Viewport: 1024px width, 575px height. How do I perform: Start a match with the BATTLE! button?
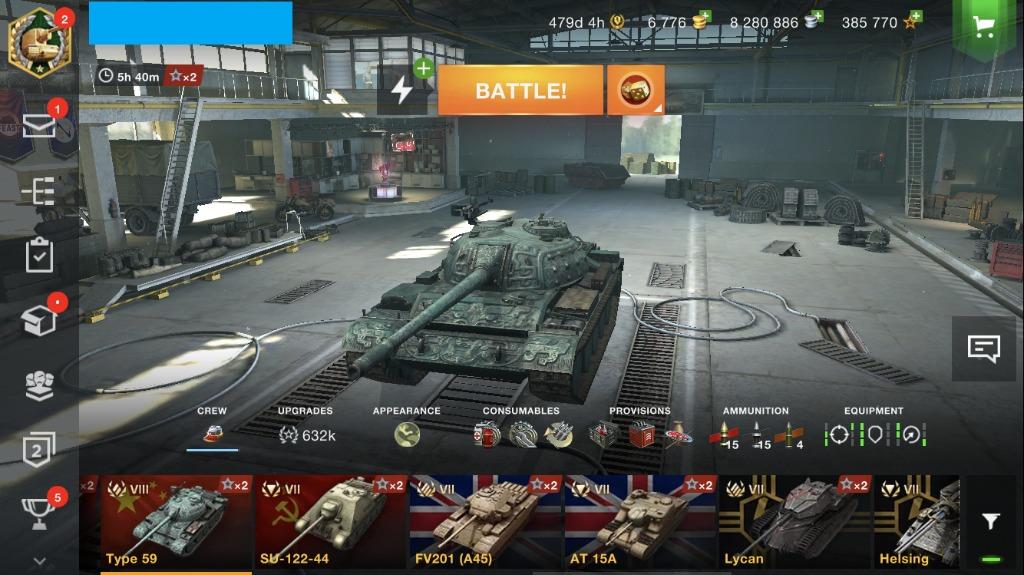[x=520, y=91]
